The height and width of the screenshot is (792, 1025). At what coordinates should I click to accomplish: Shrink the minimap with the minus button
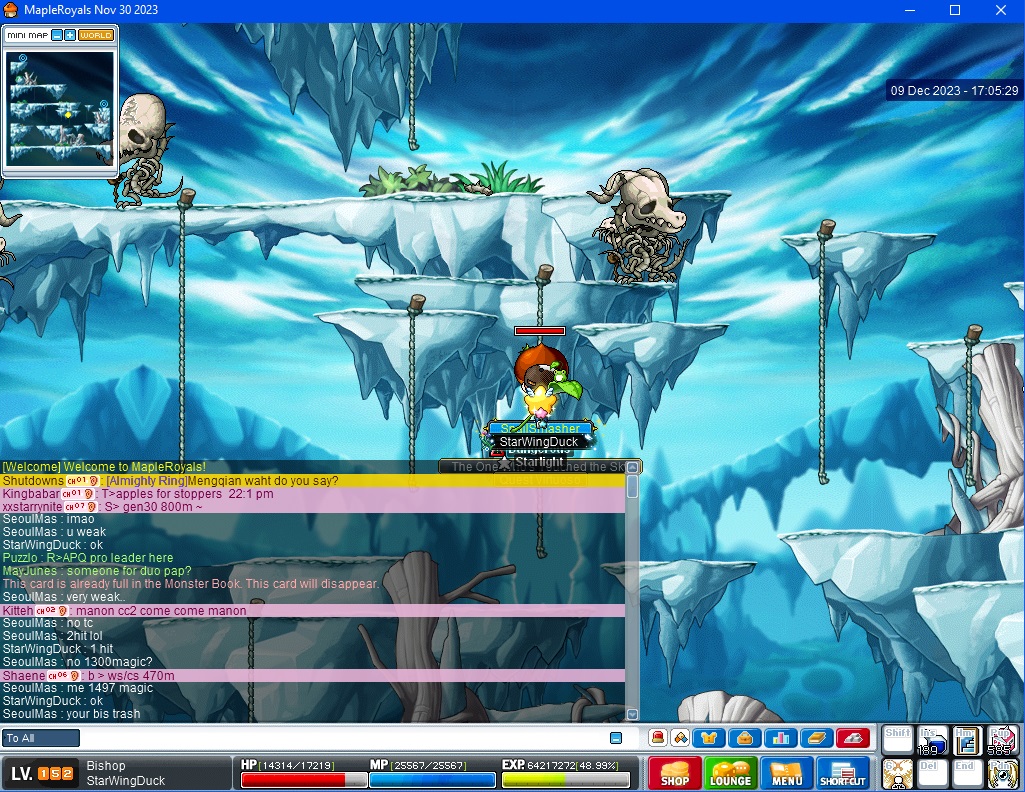pos(57,35)
